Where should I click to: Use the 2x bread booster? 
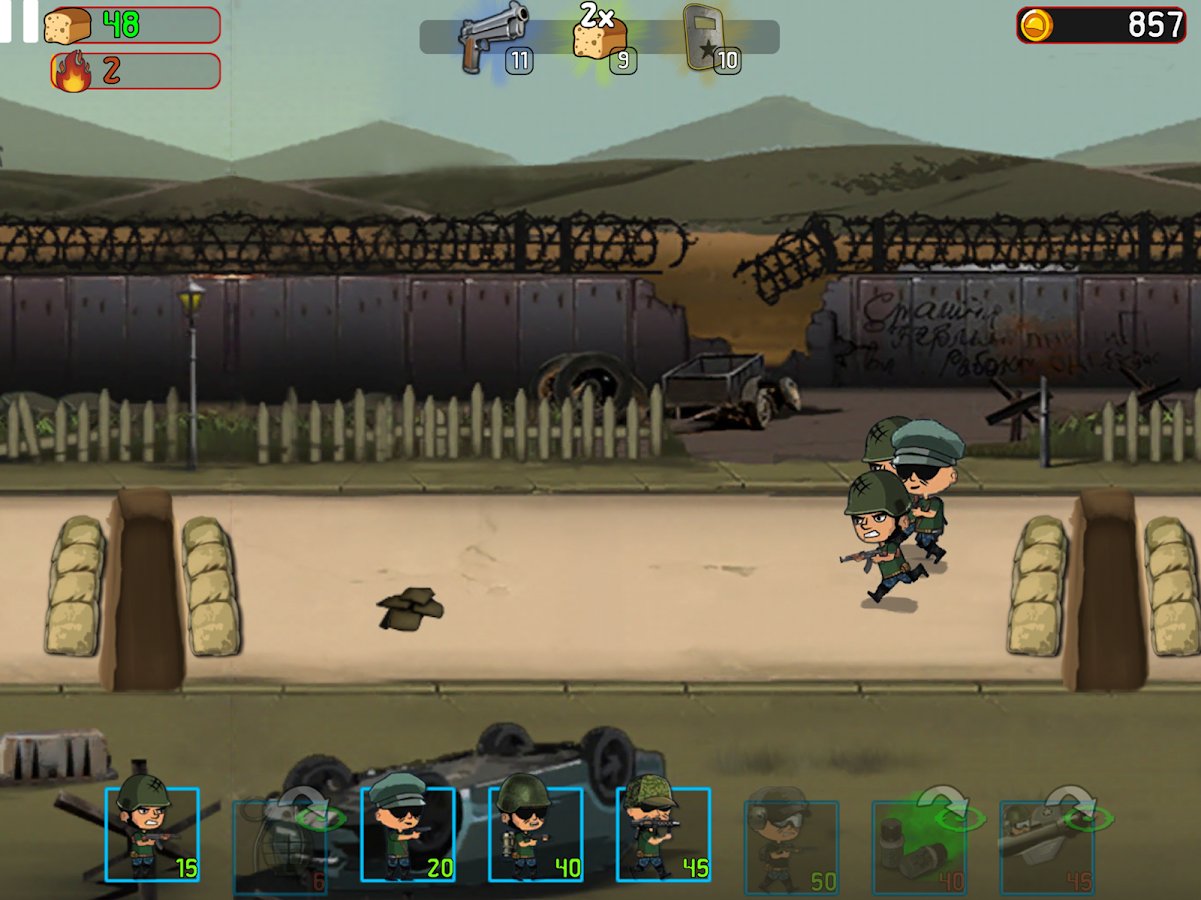point(601,38)
